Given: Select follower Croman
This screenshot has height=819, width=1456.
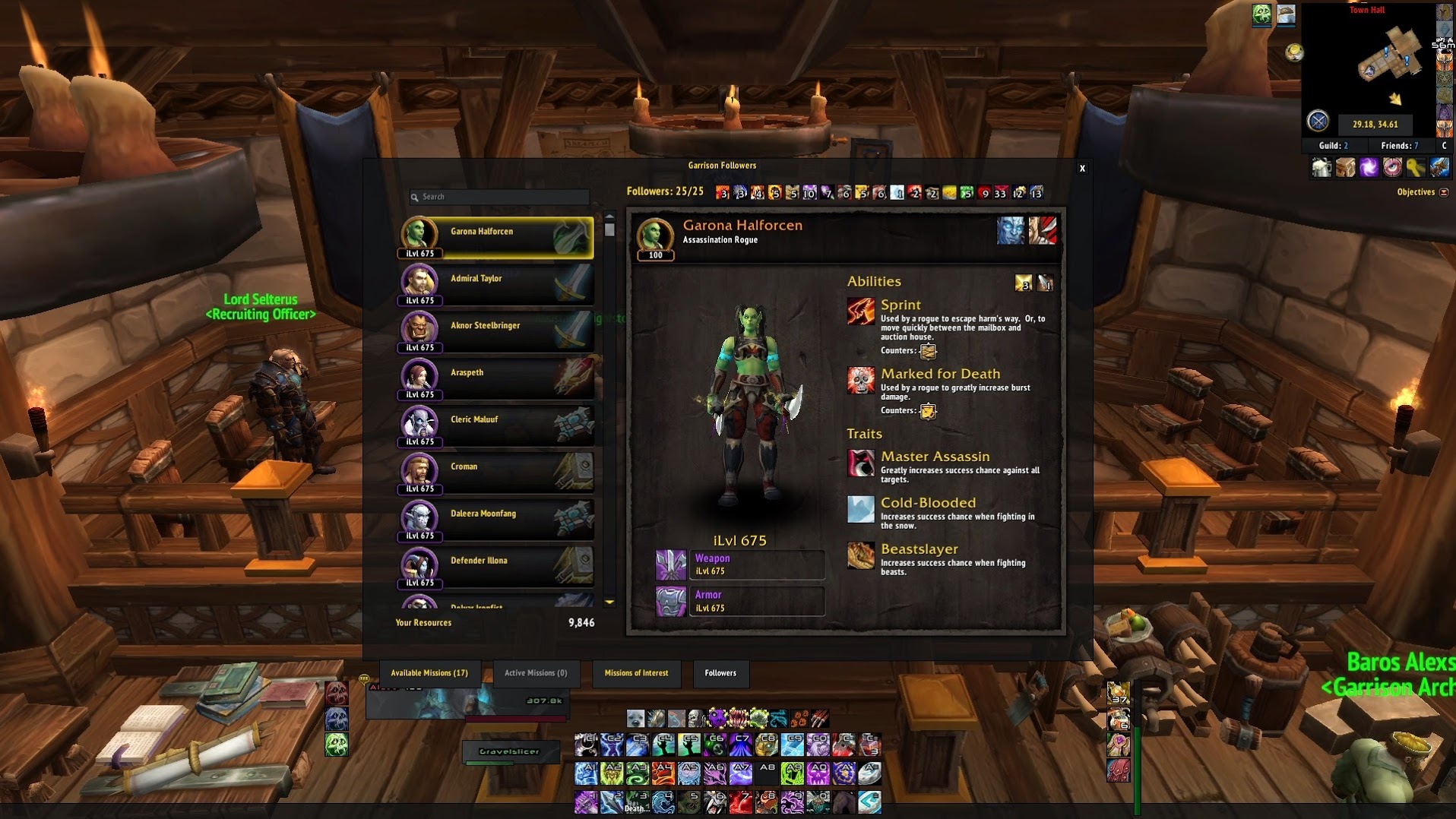Looking at the screenshot, I should tap(496, 473).
